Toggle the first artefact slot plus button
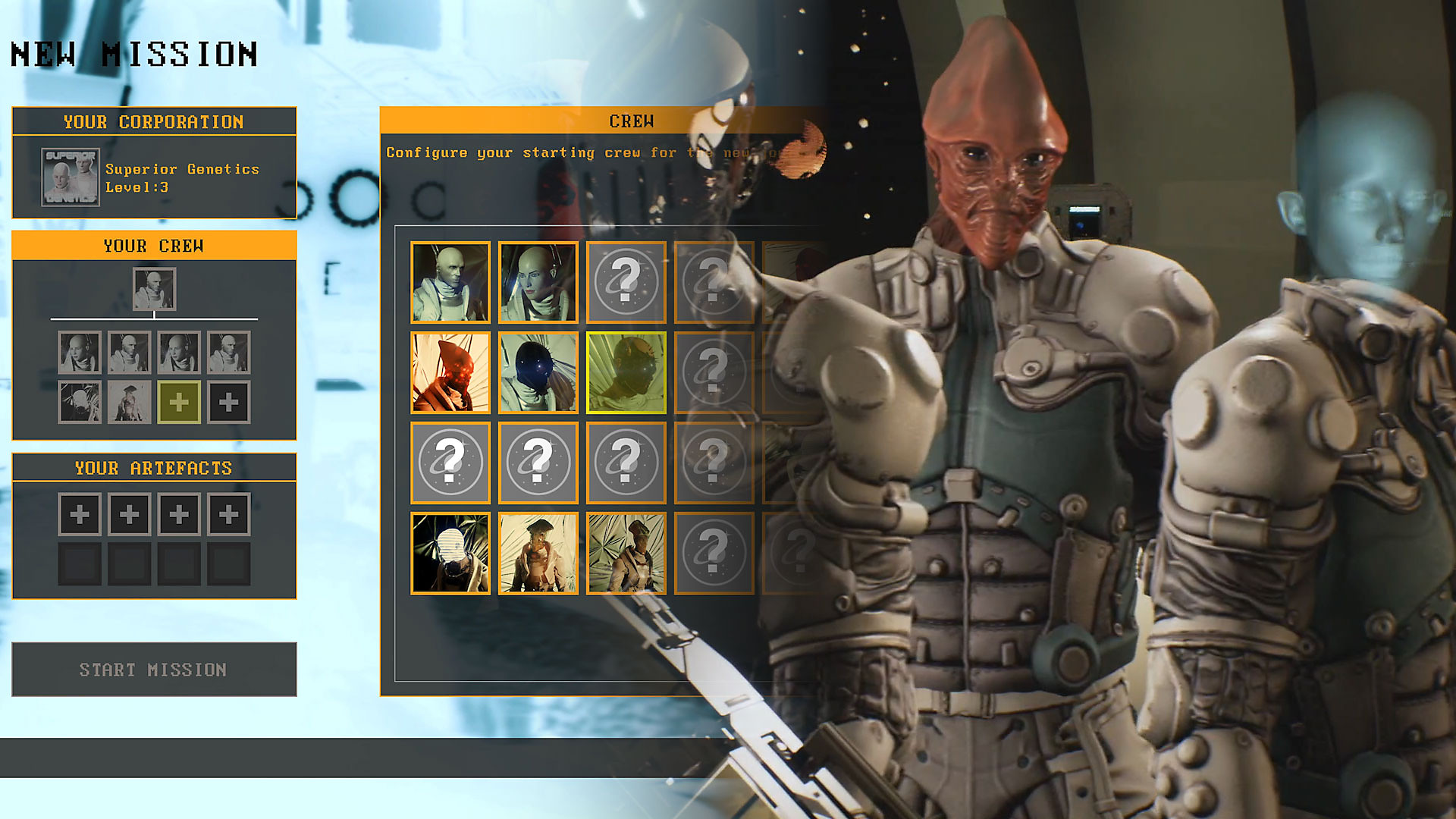The height and width of the screenshot is (819, 1456). coord(79,513)
